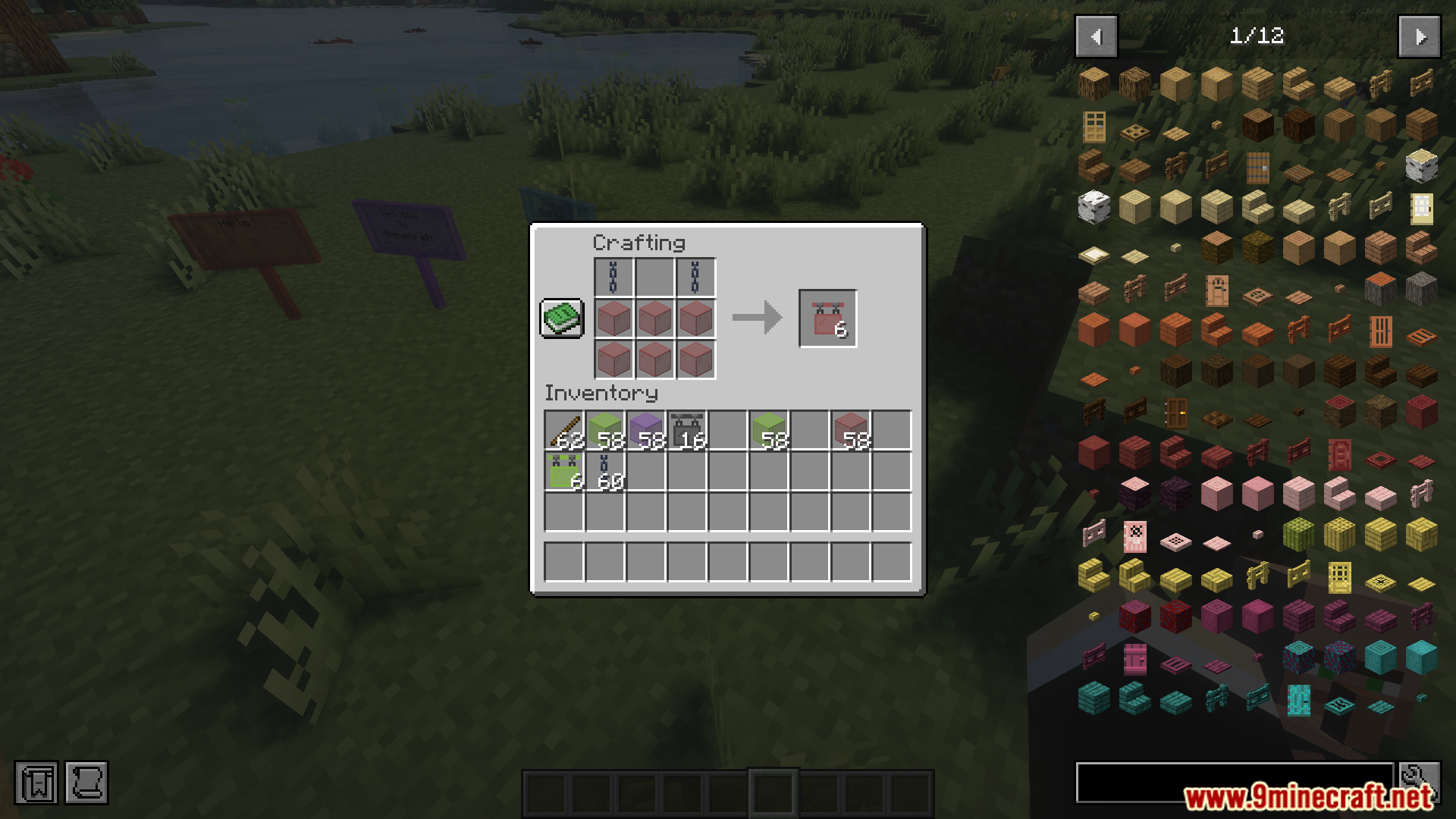Select the gray hanging sign stack of 16
Viewport: 1456px width, 819px height.
tap(687, 431)
